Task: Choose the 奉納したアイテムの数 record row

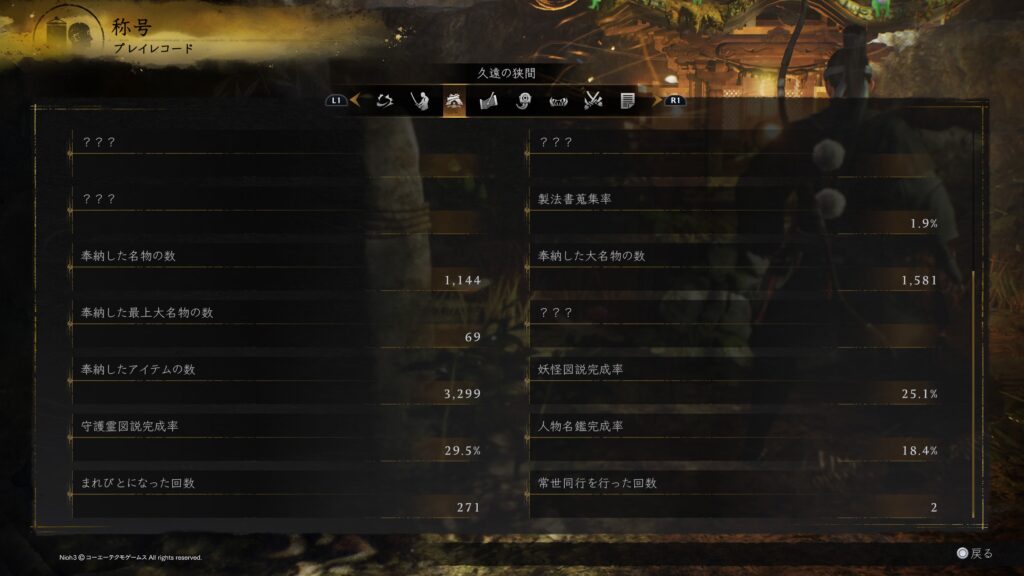Action: click(x=280, y=382)
